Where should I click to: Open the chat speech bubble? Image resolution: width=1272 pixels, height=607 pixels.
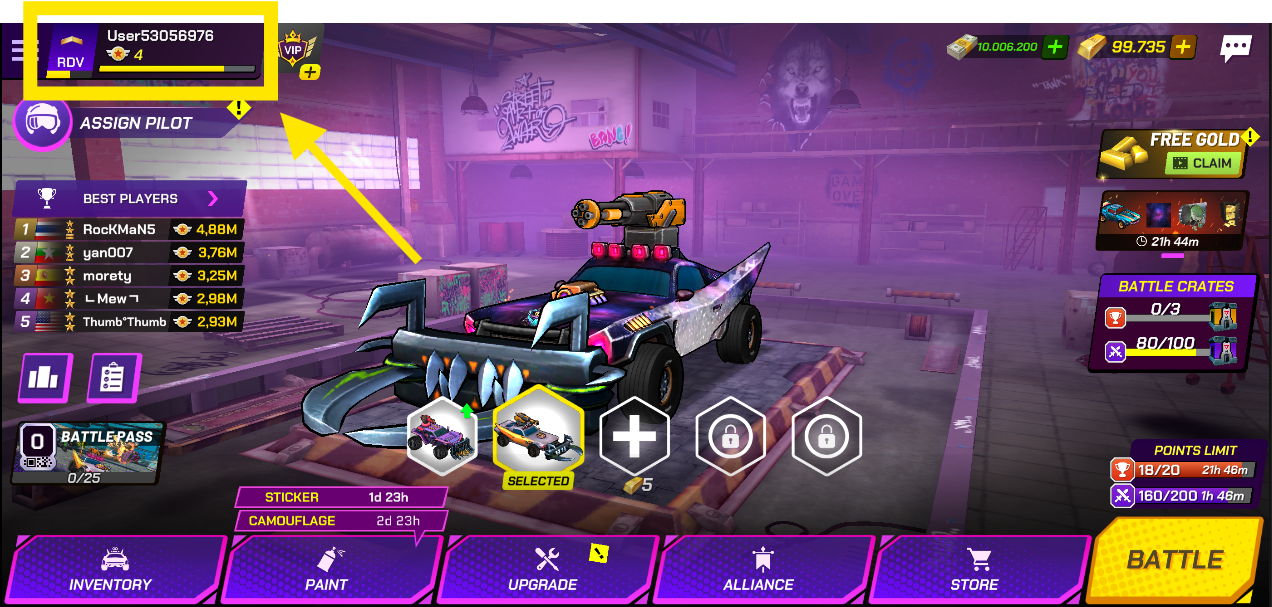tap(1236, 47)
